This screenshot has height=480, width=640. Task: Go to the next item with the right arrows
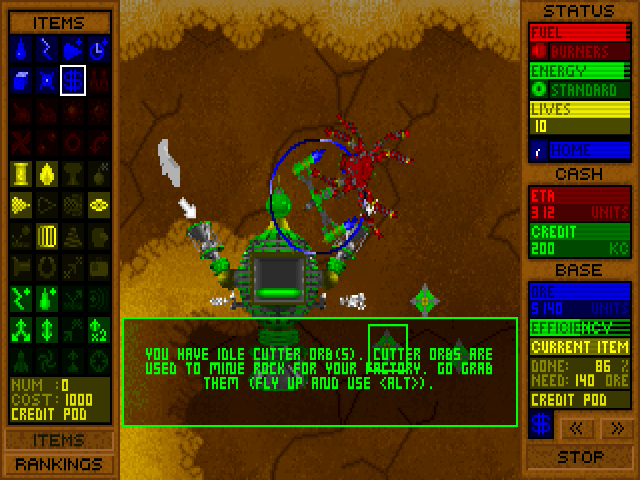(x=616, y=428)
